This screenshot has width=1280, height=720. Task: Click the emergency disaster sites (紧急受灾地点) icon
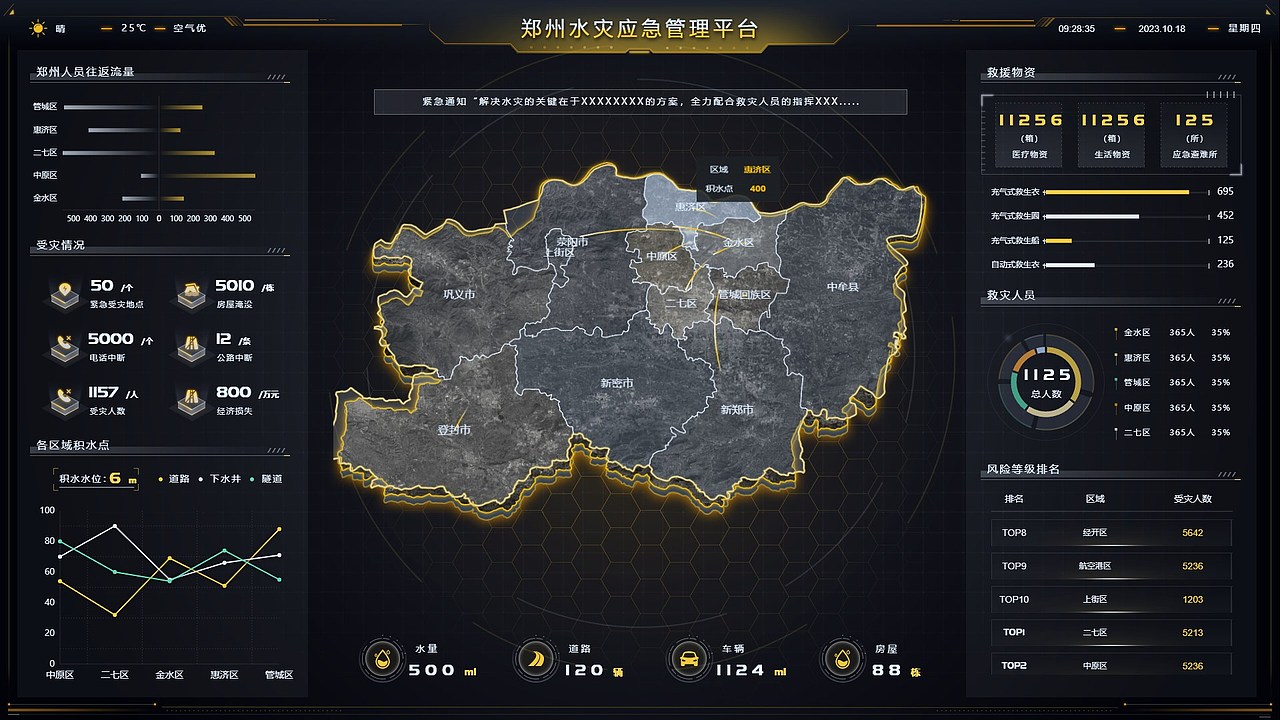coord(64,293)
